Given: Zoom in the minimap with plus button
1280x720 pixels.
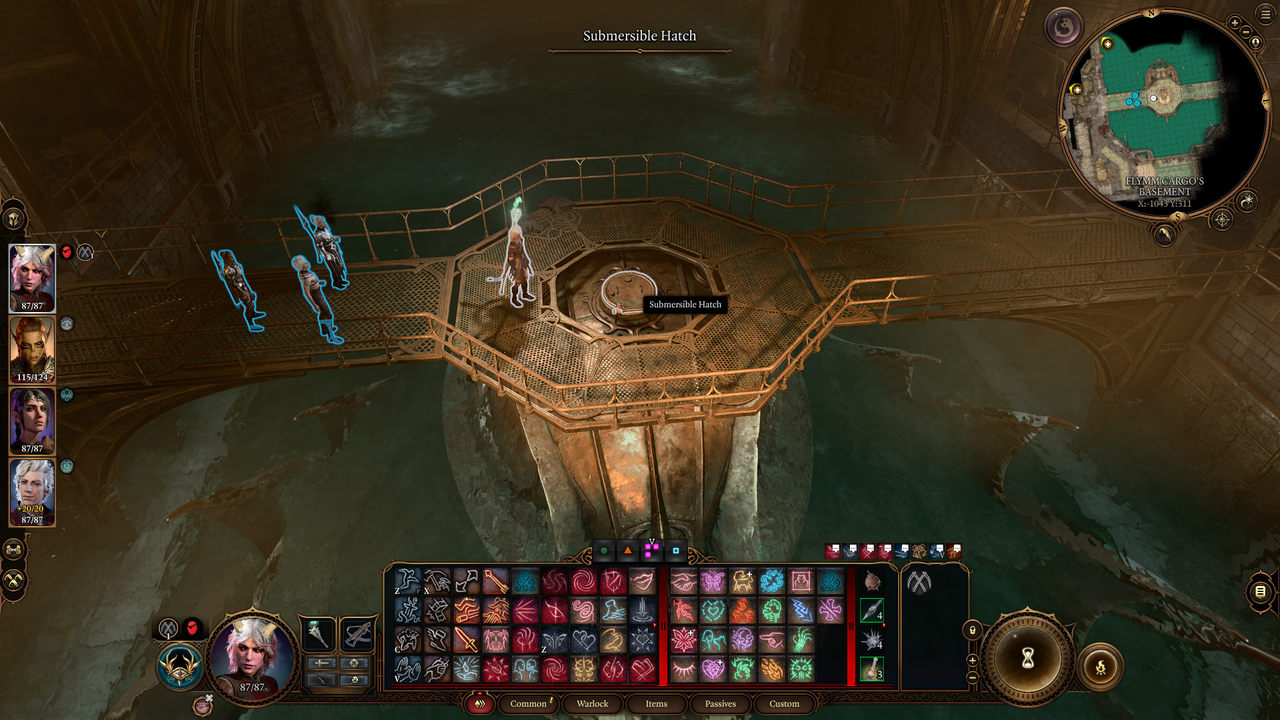Looking at the screenshot, I should [x=1235, y=23].
